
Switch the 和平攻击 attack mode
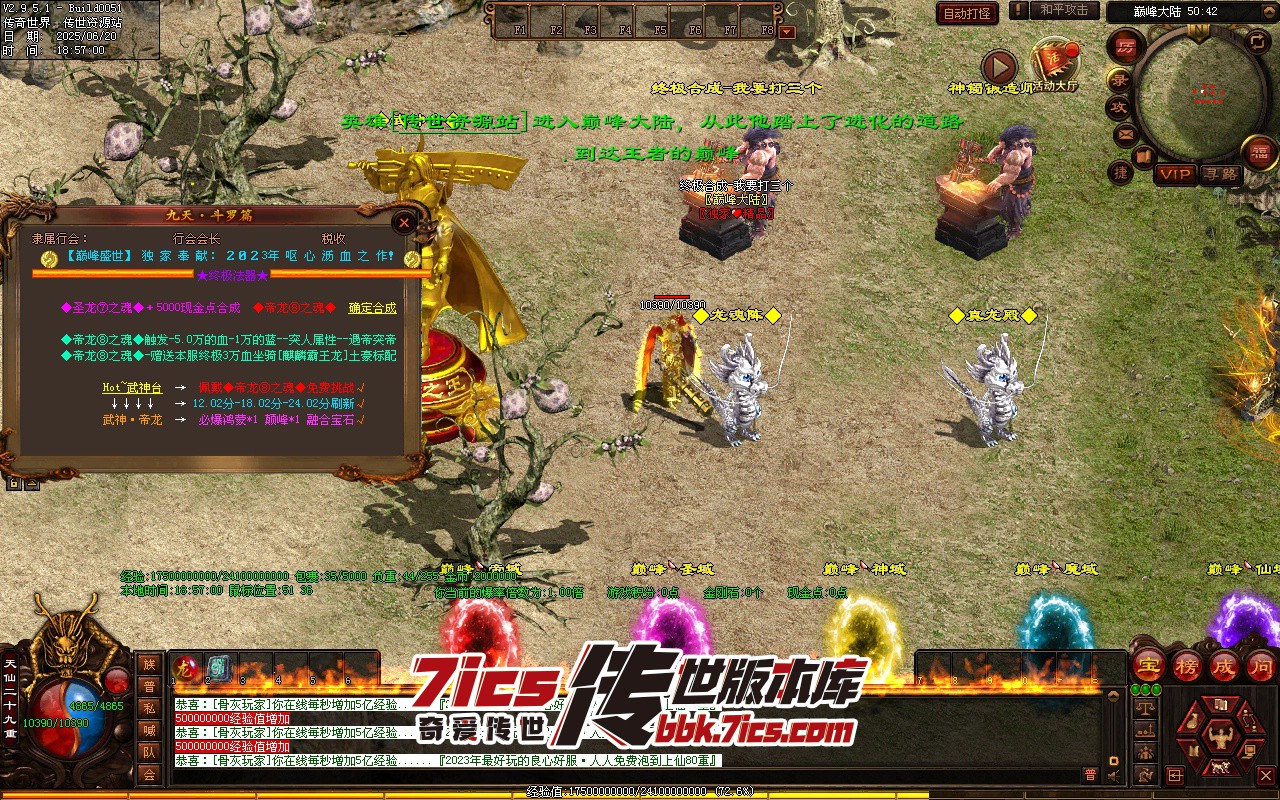(x=1063, y=10)
